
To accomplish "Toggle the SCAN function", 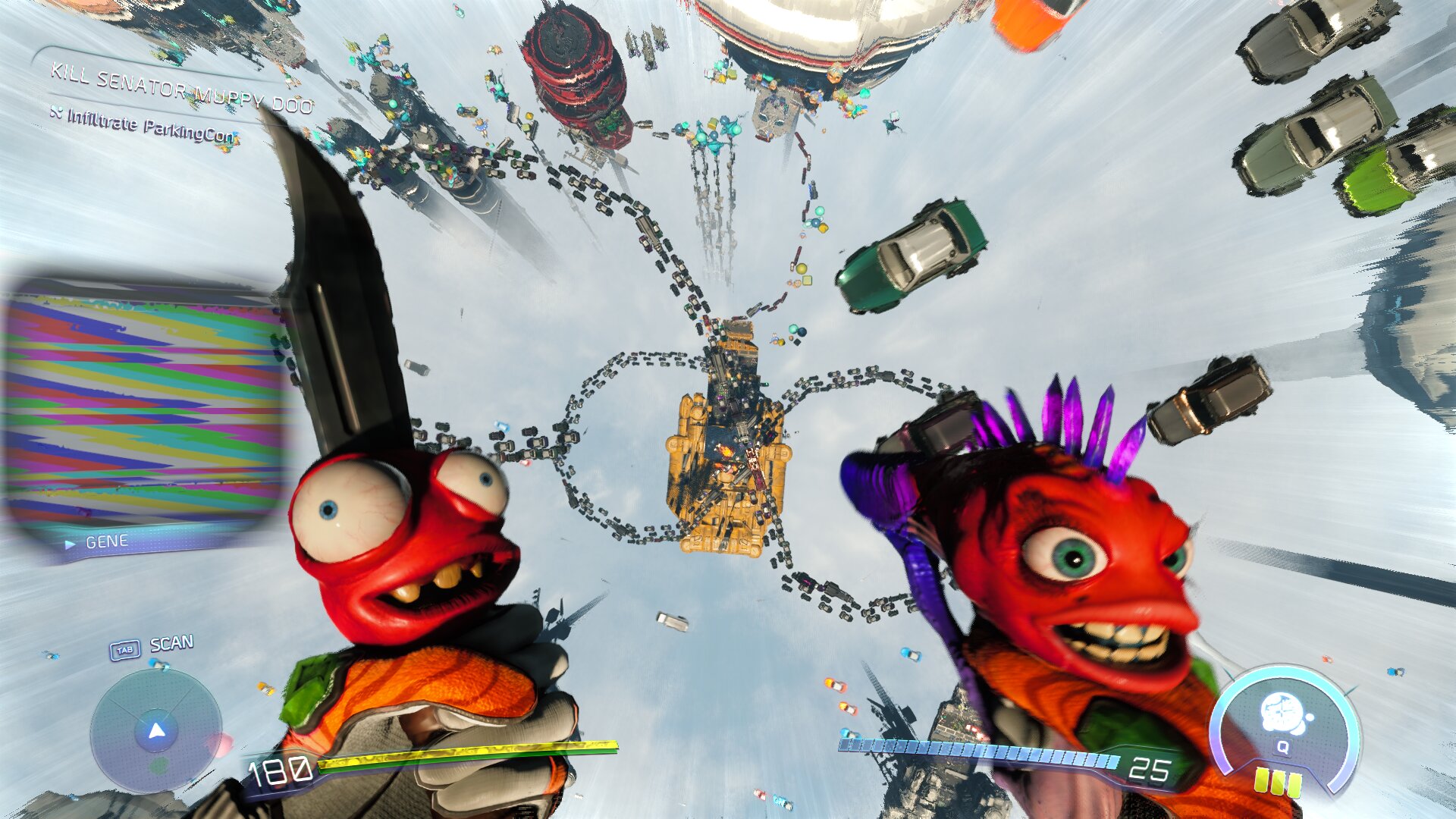I will point(171,642).
